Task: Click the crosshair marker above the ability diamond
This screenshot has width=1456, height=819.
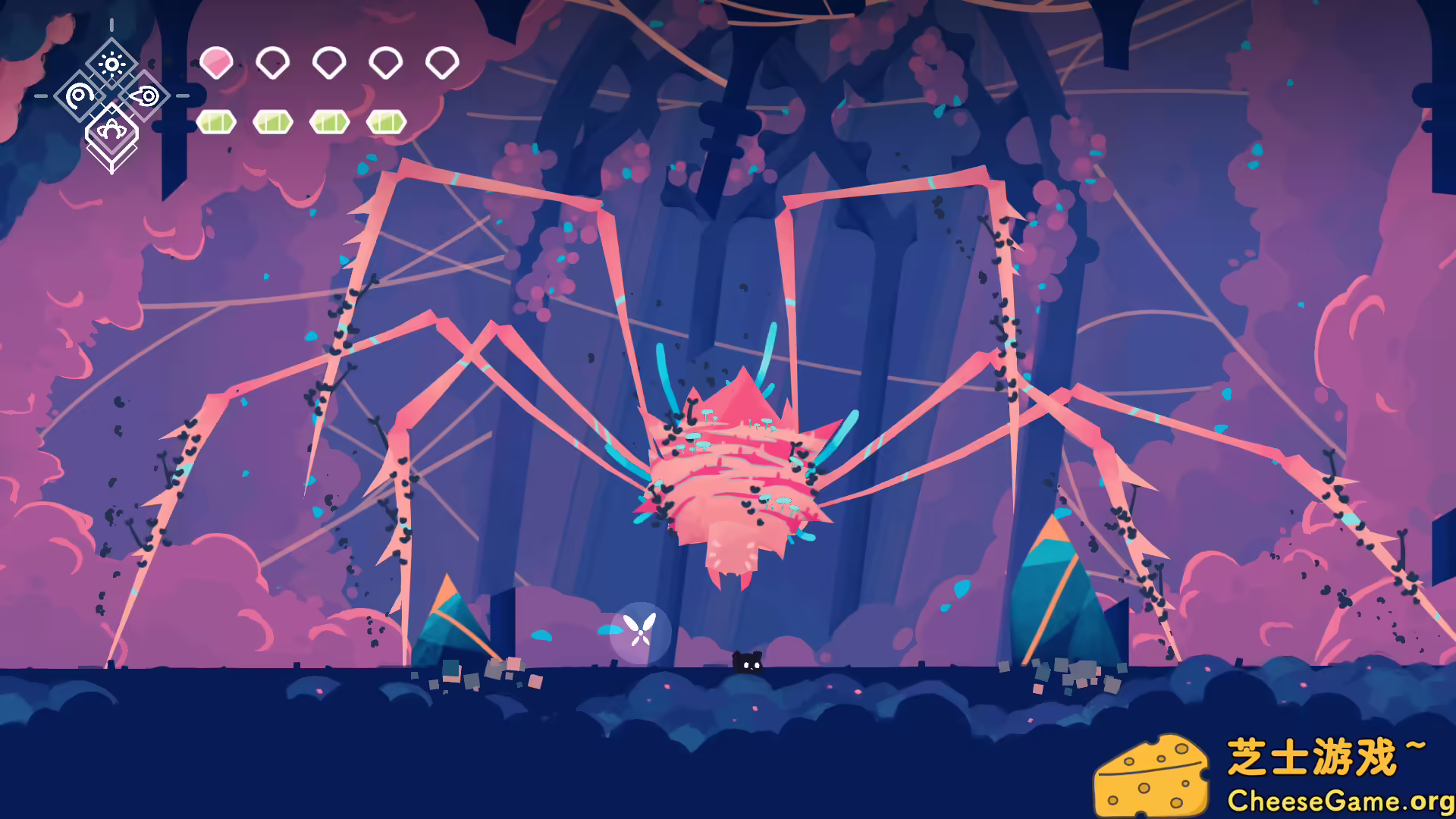Action: click(x=111, y=25)
